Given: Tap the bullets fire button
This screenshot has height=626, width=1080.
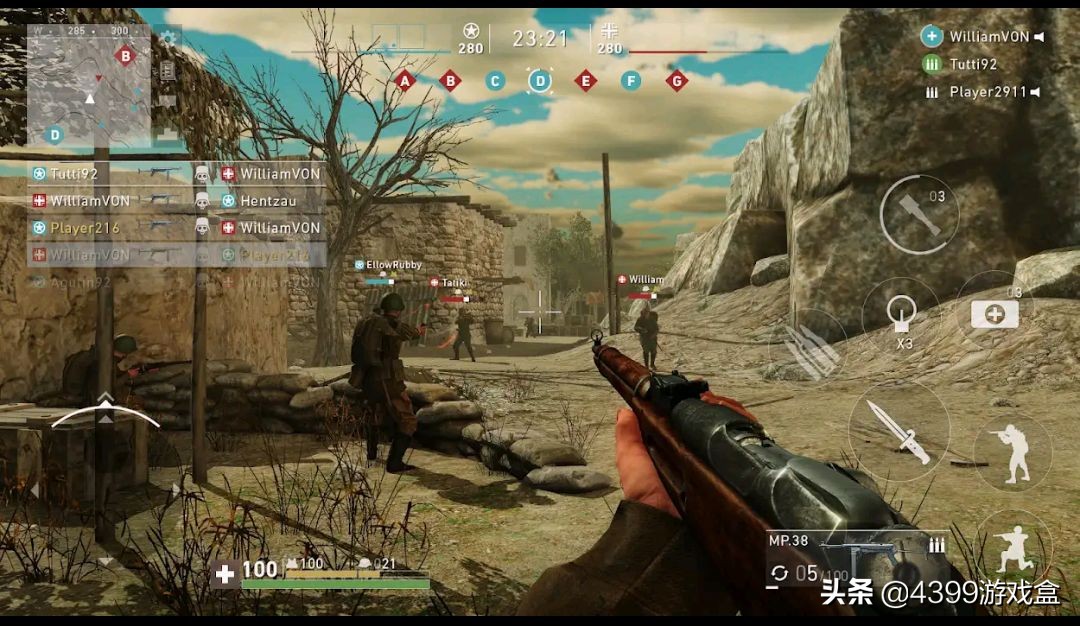Looking at the screenshot, I should pos(806,343).
